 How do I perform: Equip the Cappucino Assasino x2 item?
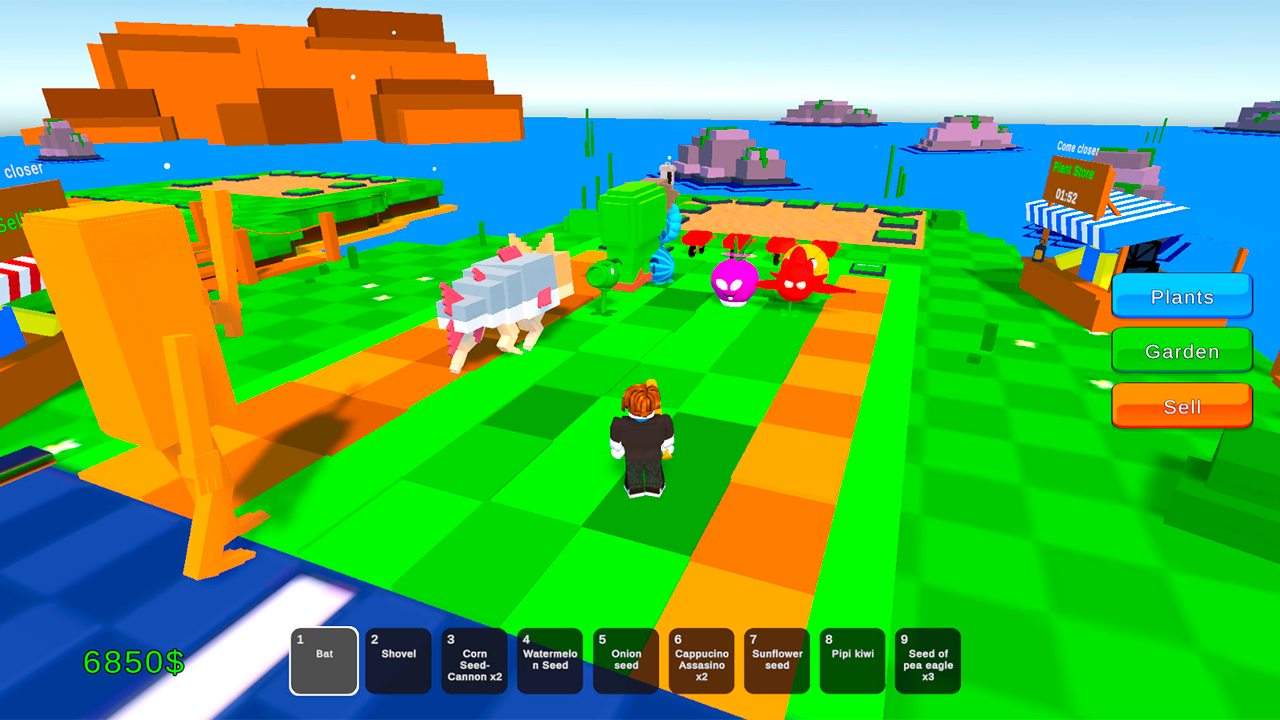coord(701,660)
